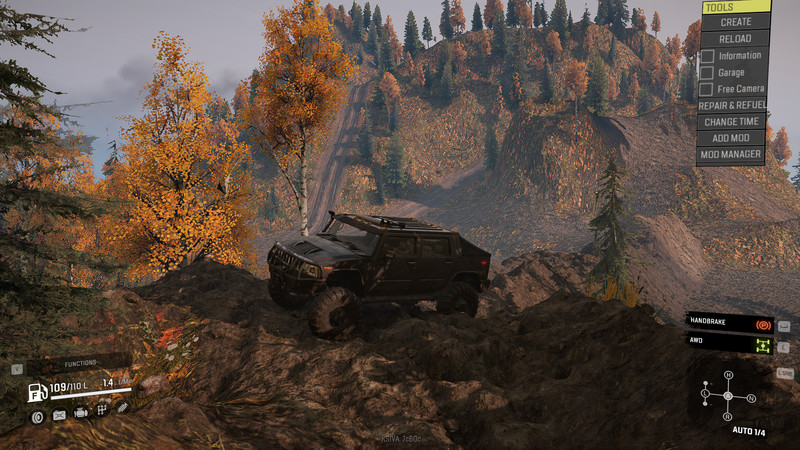Click the Create button in Tools
Image resolution: width=800 pixels, height=450 pixels.
click(735, 21)
